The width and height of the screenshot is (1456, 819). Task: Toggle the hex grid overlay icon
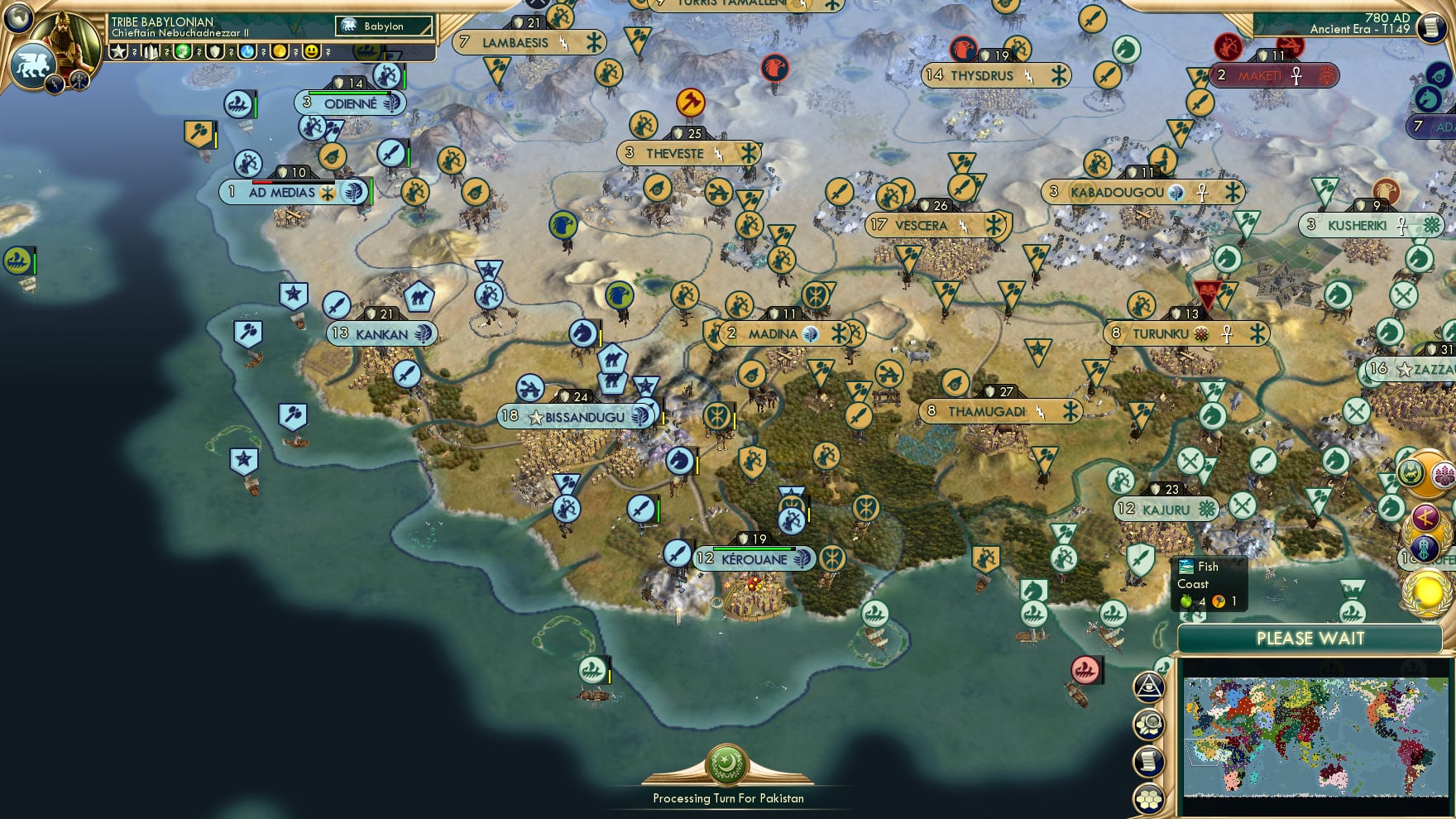(1149, 797)
